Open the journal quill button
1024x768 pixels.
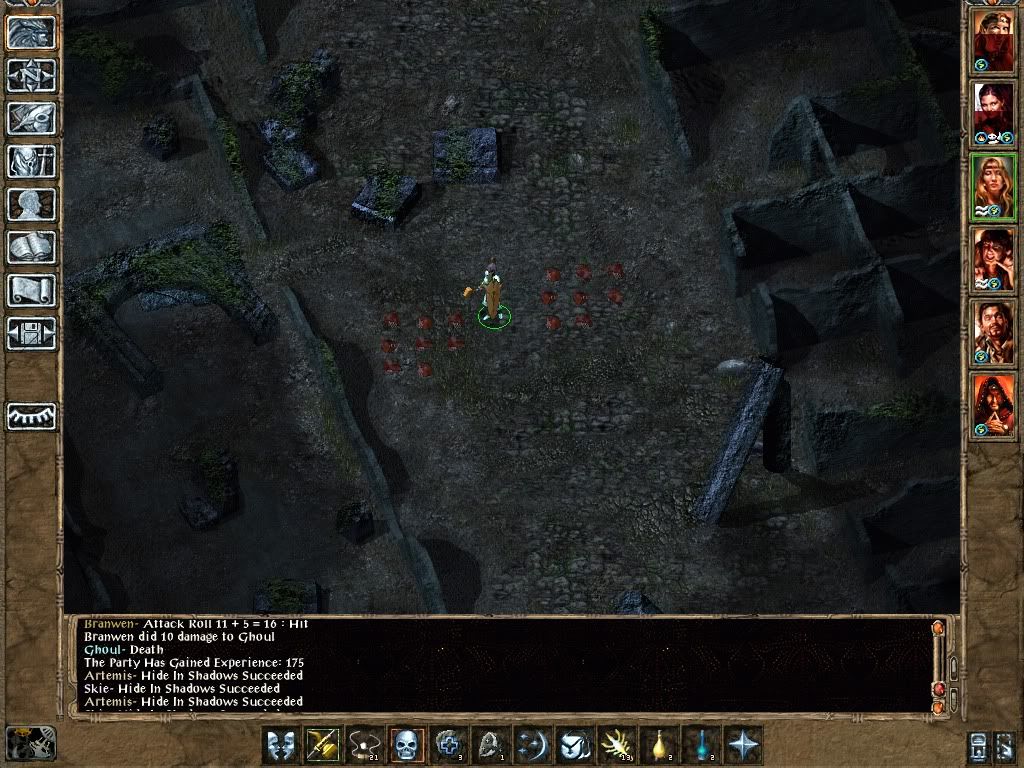[x=31, y=118]
